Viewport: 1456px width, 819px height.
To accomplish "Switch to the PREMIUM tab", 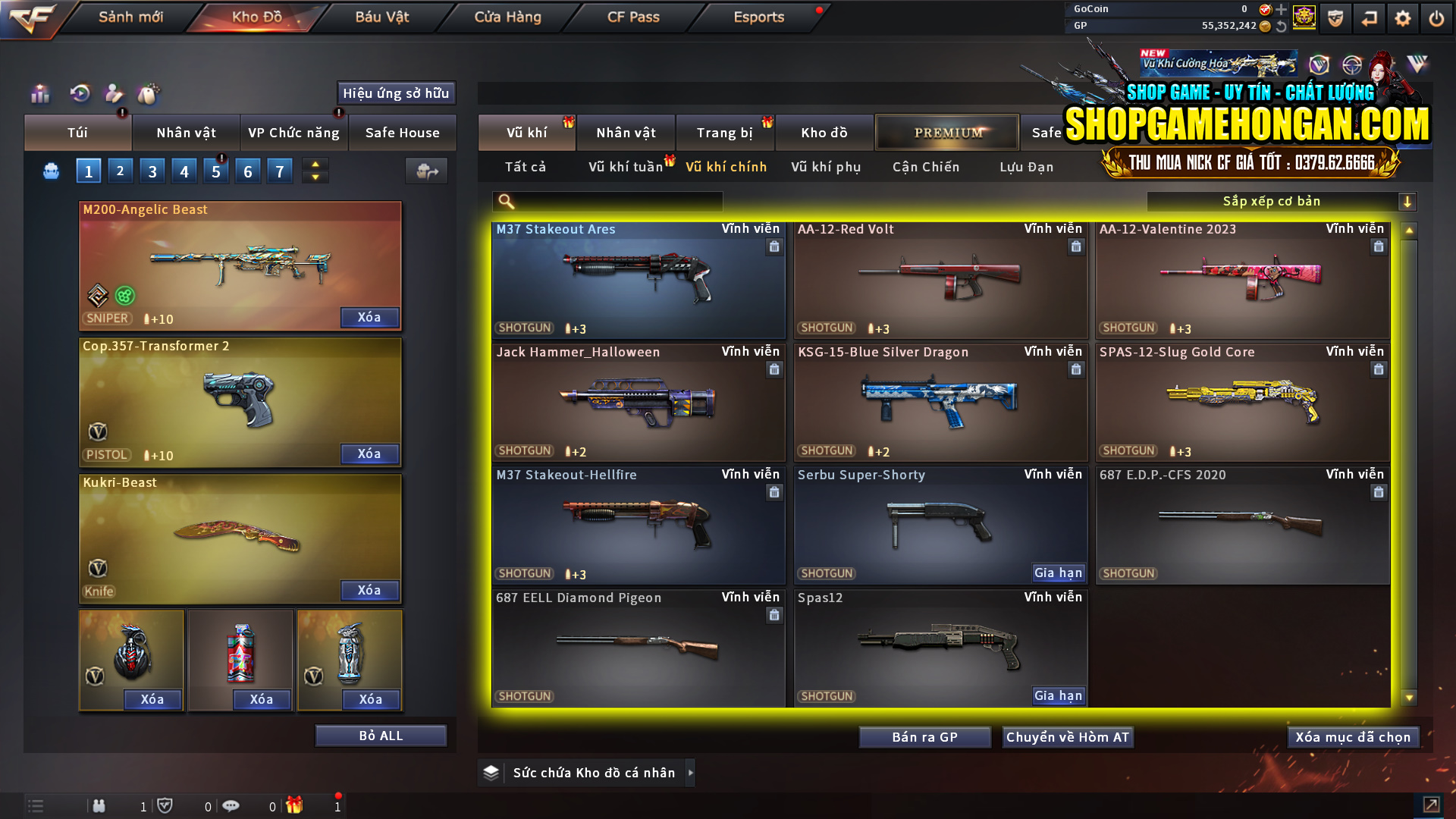I will [x=947, y=132].
